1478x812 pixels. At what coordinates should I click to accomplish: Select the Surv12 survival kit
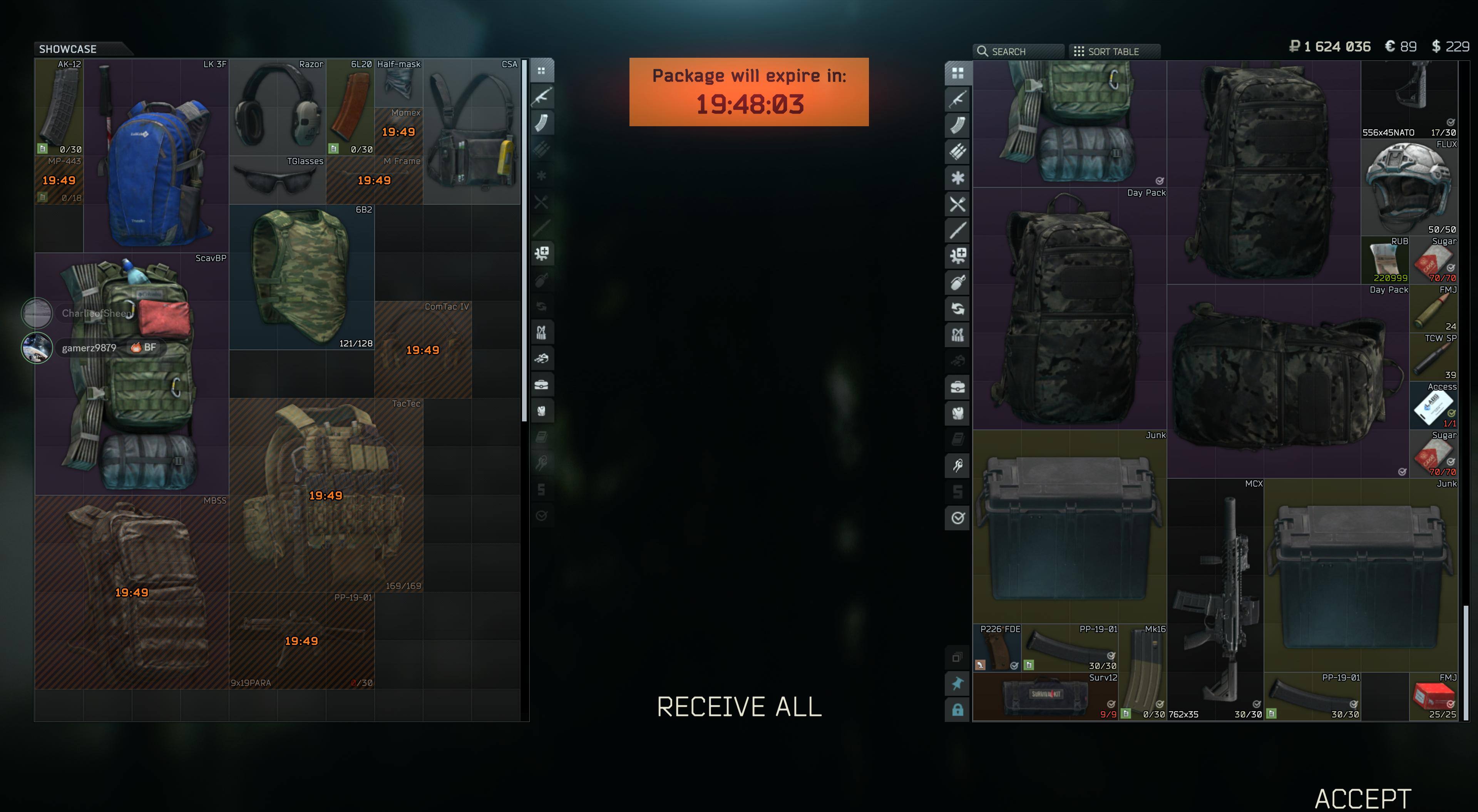coord(1045,696)
